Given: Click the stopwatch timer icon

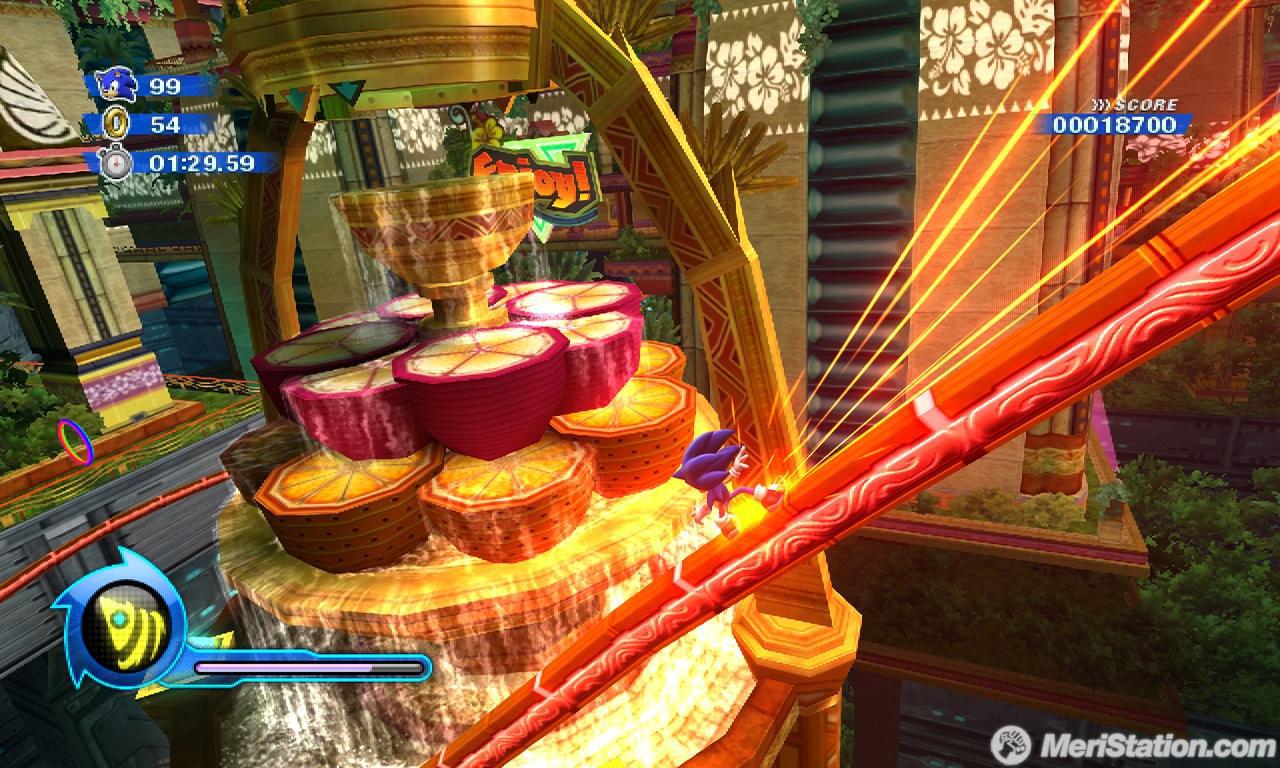Looking at the screenshot, I should 116,162.
